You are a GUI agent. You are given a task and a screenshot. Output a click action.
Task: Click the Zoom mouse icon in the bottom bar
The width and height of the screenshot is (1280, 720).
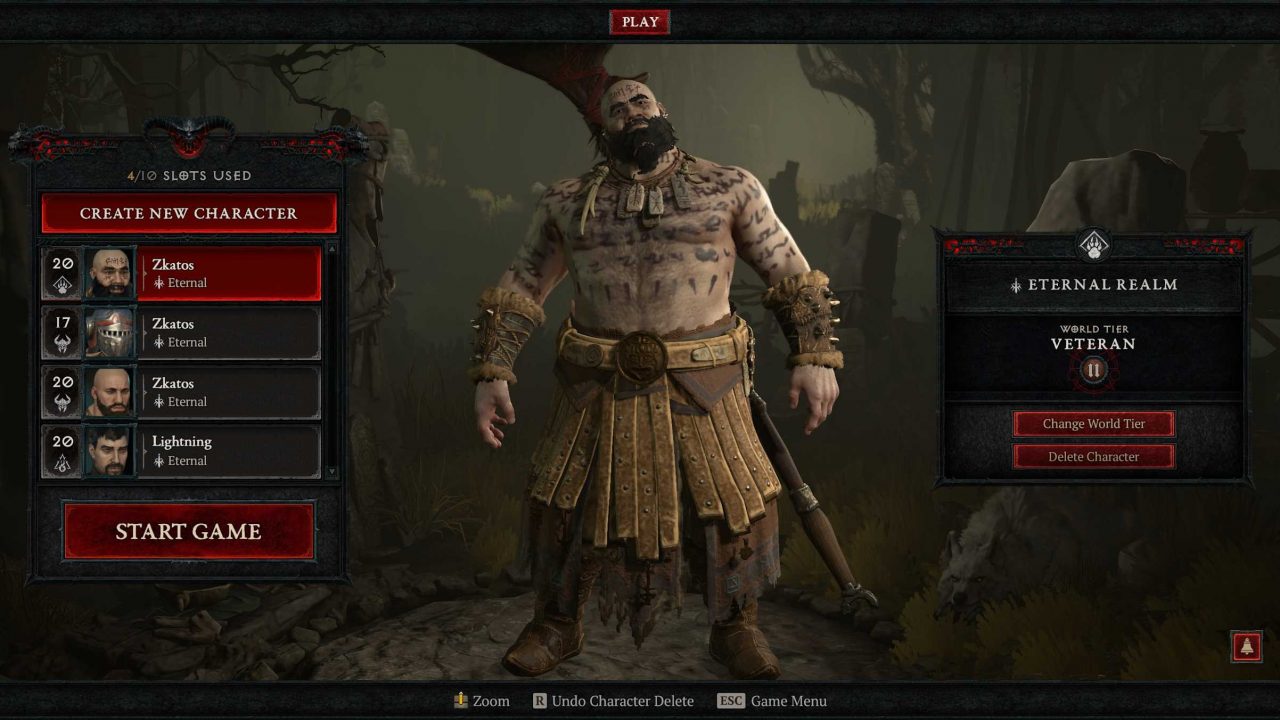tap(461, 701)
